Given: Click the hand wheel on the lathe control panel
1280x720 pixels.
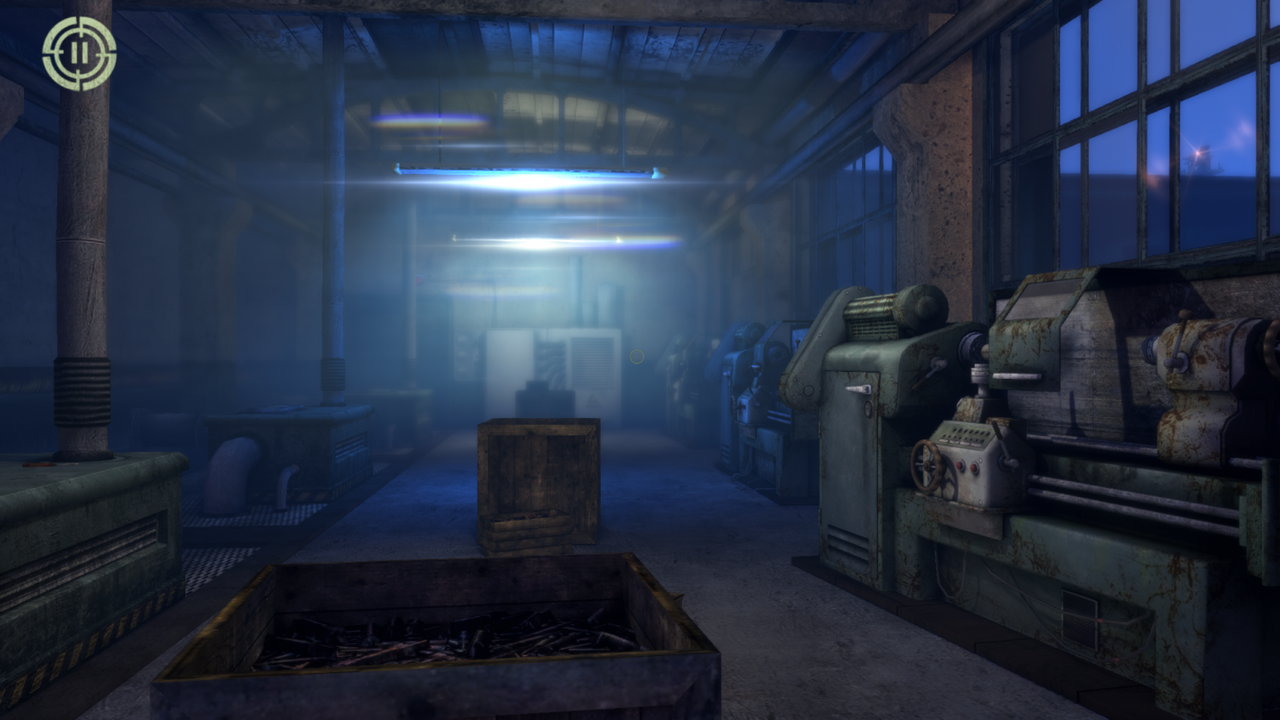Looking at the screenshot, I should (x=927, y=468).
